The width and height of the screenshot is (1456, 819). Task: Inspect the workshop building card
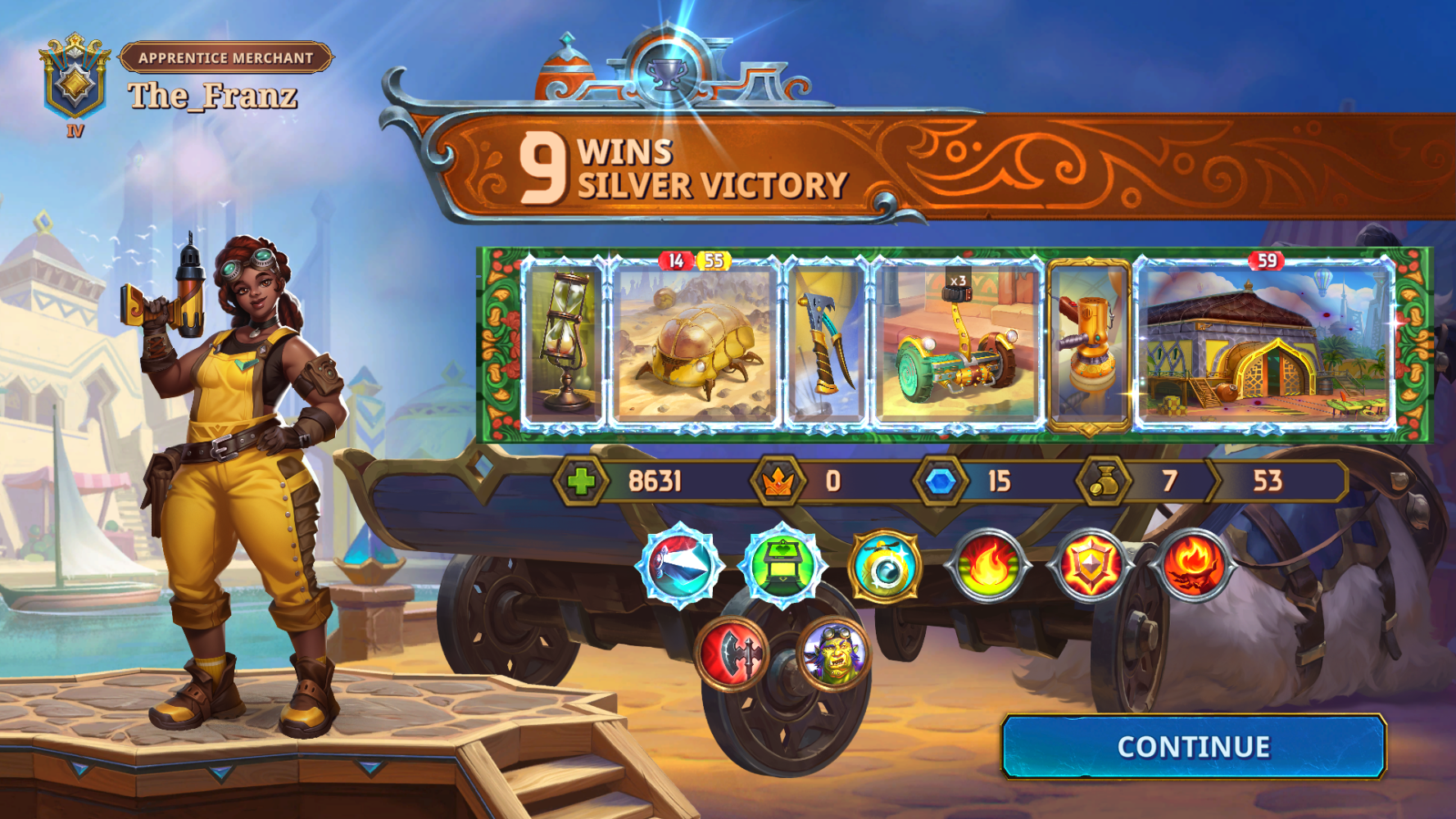[x=1264, y=344]
